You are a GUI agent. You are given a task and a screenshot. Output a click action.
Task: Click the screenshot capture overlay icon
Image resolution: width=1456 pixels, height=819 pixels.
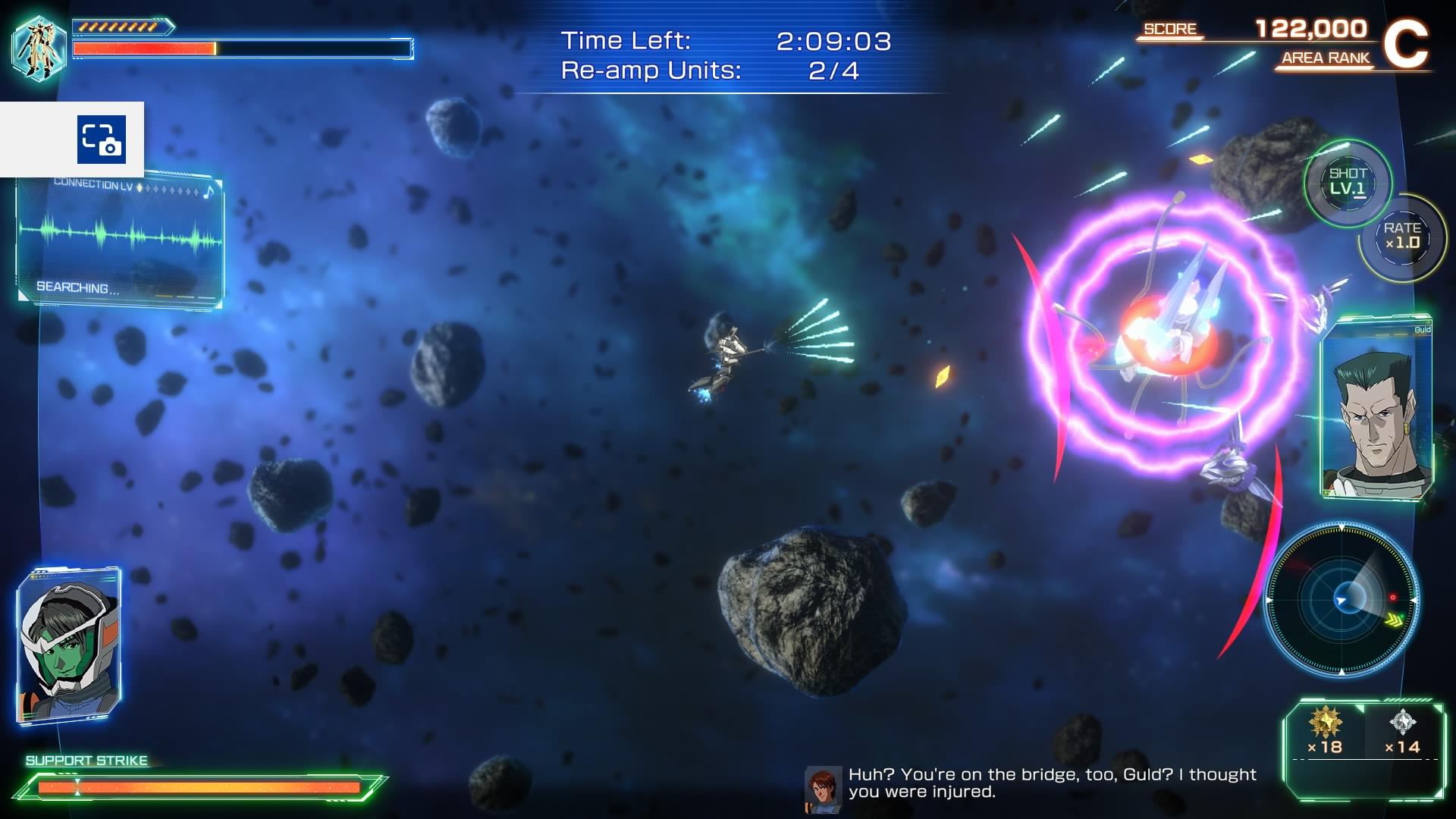tap(101, 140)
